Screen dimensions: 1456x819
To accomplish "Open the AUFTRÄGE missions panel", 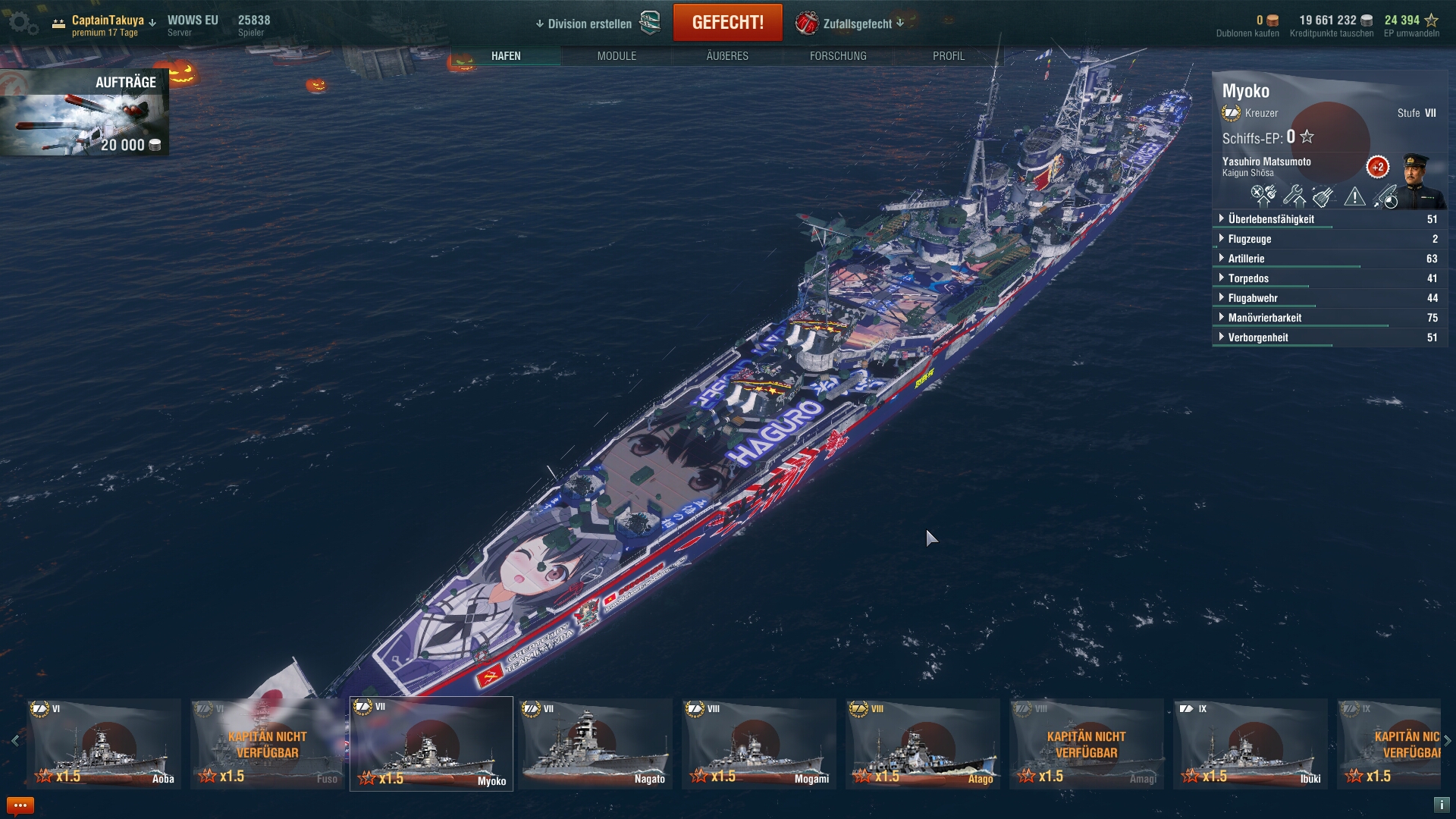I will [84, 112].
